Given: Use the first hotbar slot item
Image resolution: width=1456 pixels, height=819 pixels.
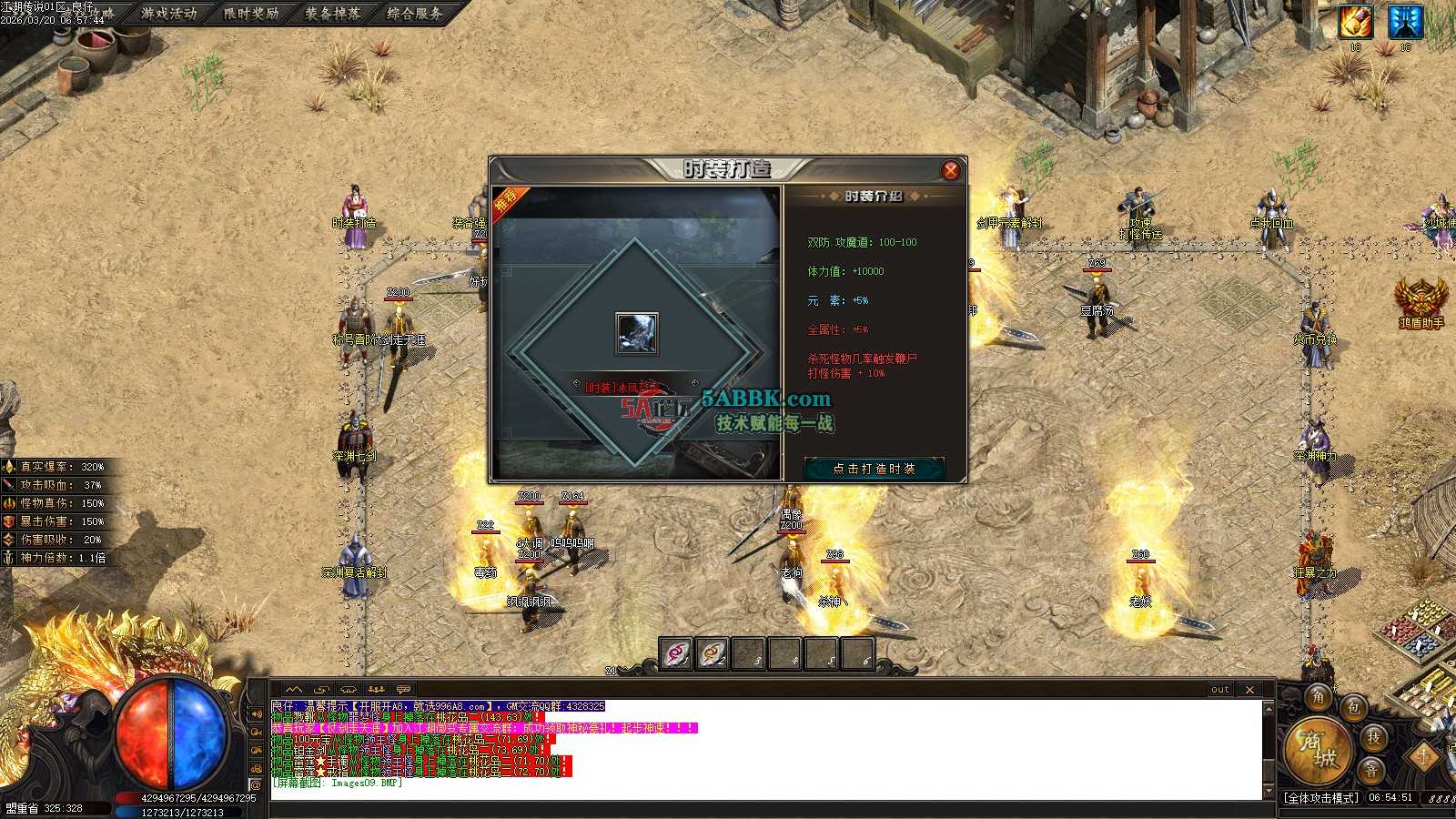Looking at the screenshot, I should click(676, 653).
